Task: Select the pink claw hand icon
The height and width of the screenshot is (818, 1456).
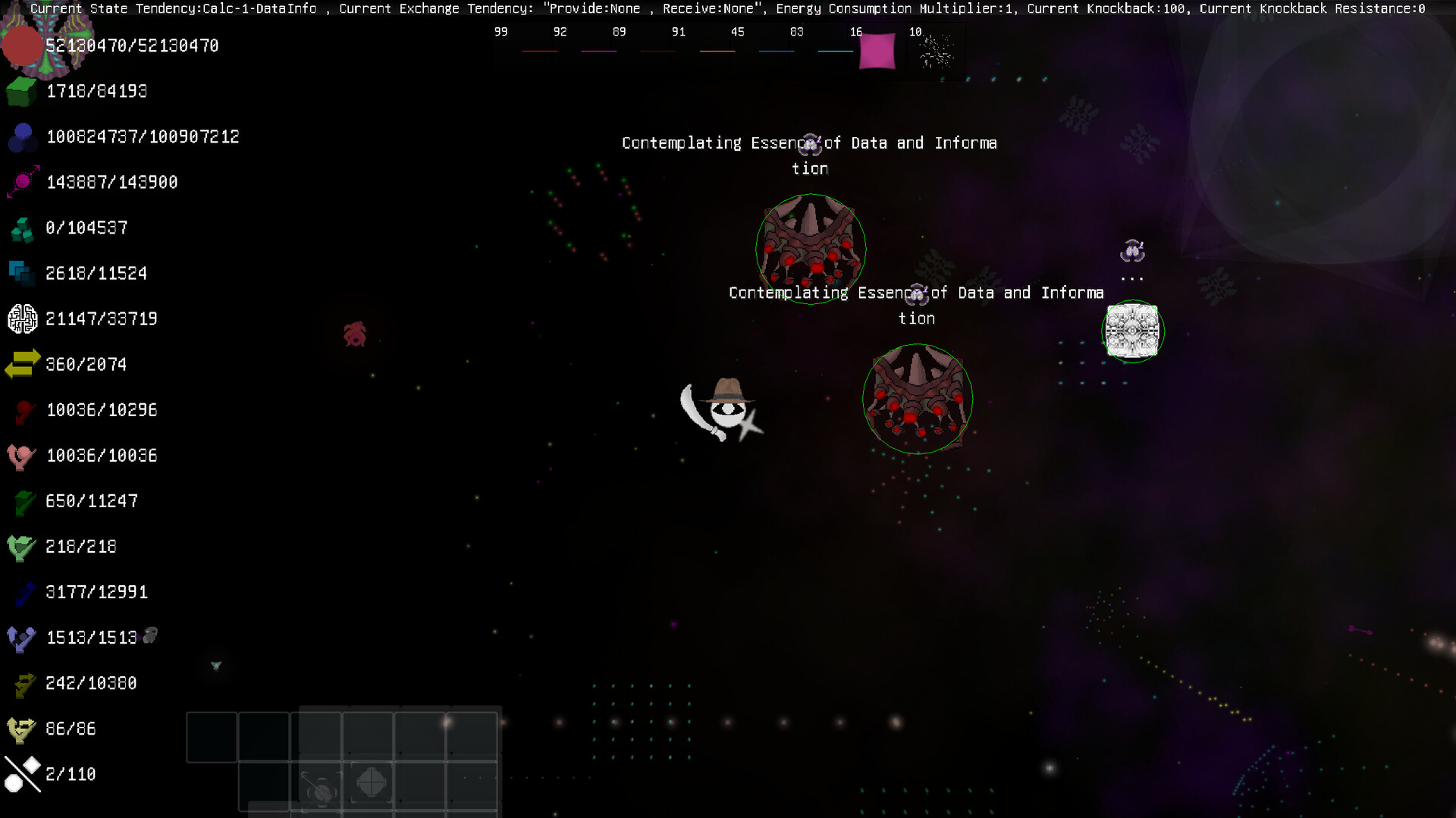Action: point(20,456)
